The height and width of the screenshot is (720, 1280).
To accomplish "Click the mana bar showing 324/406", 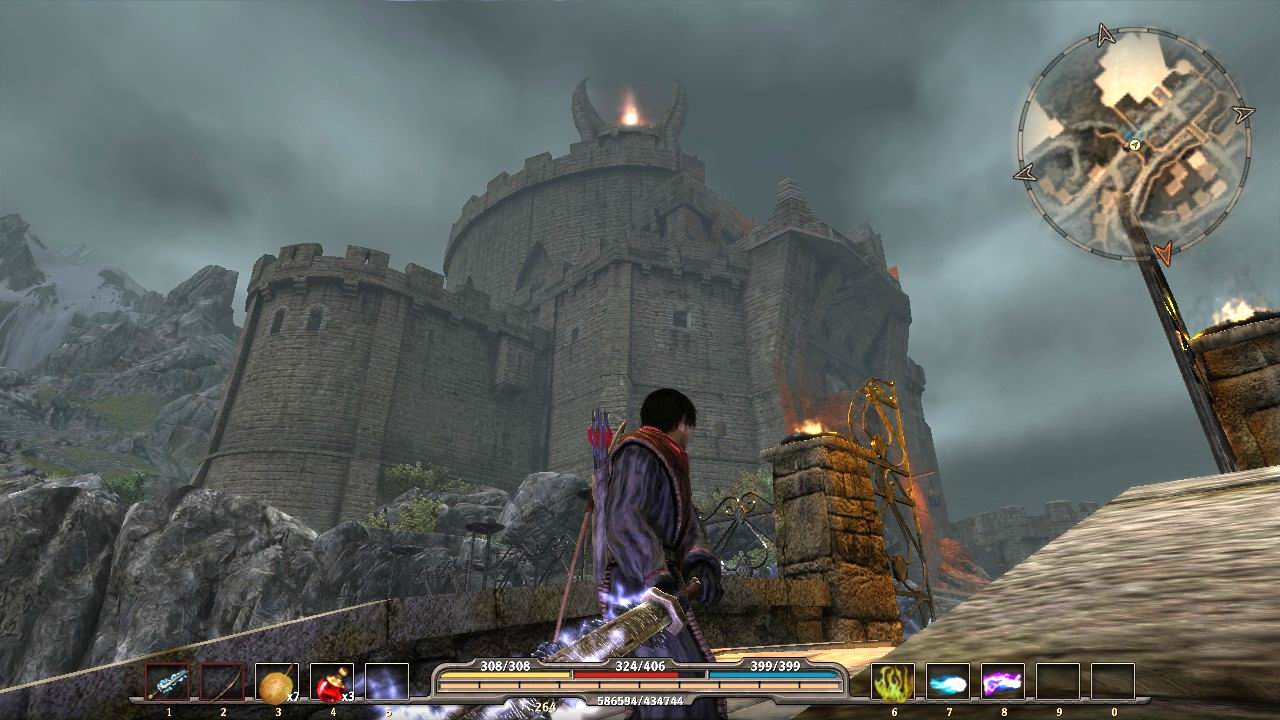I will click(x=637, y=675).
